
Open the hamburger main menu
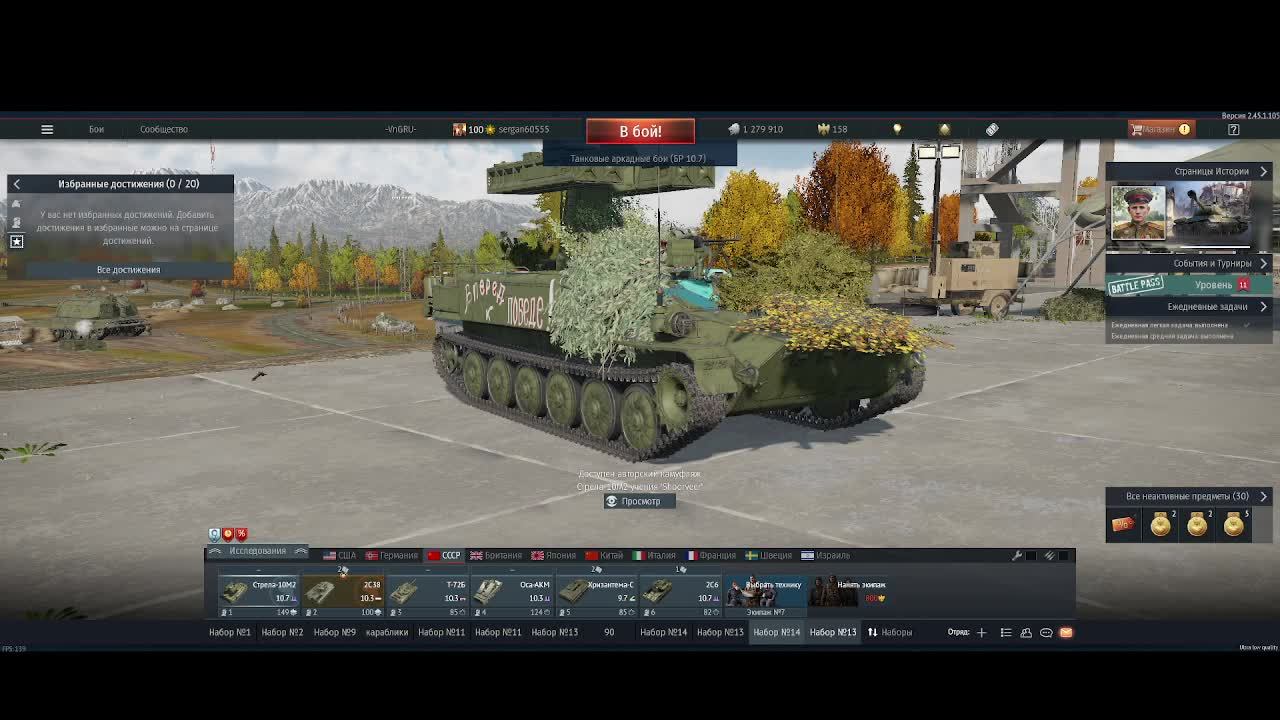(x=47, y=129)
